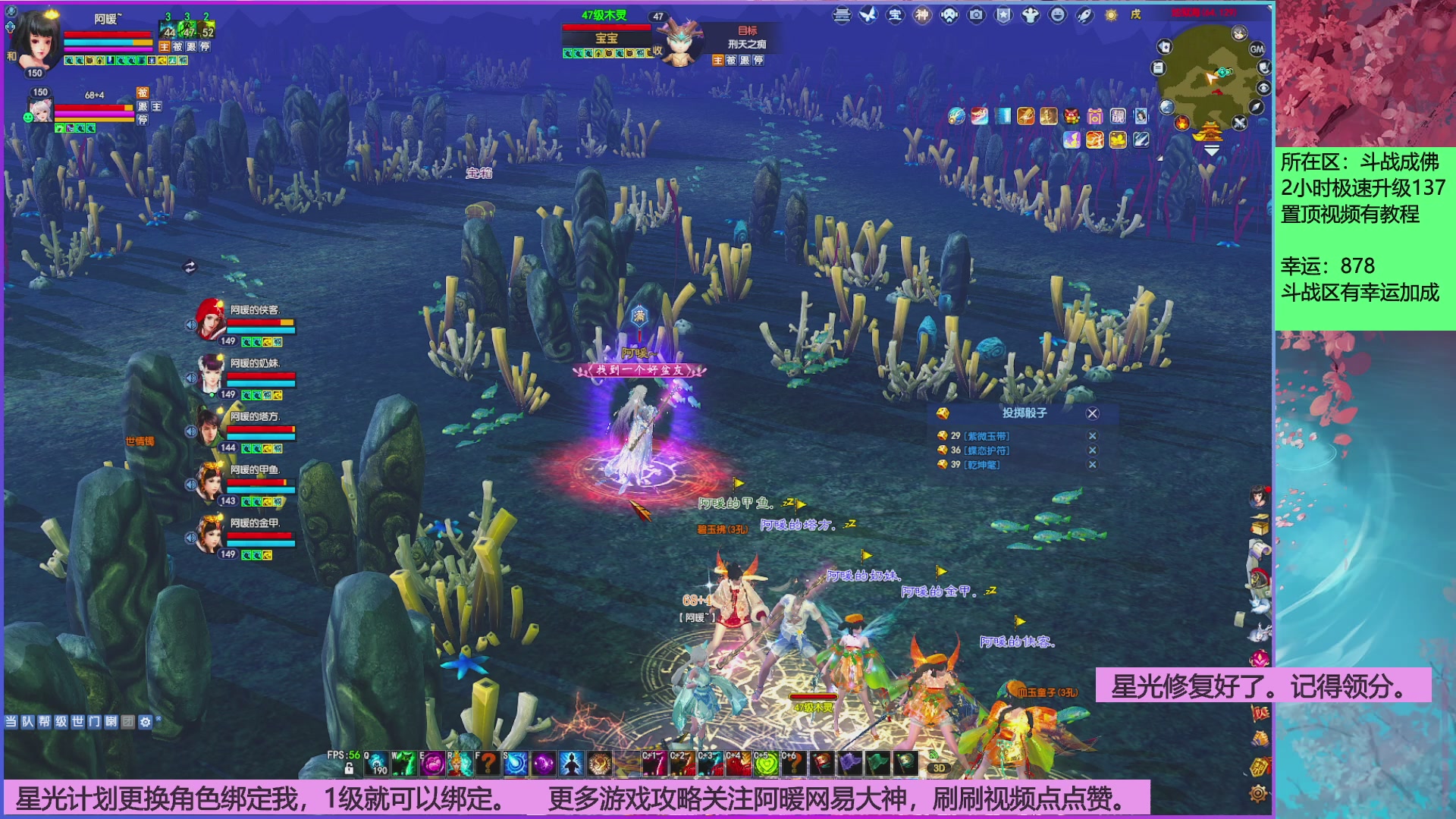Click the chat settings gear at bottom left
Image resolution: width=1456 pixels, height=819 pixels.
click(x=146, y=721)
